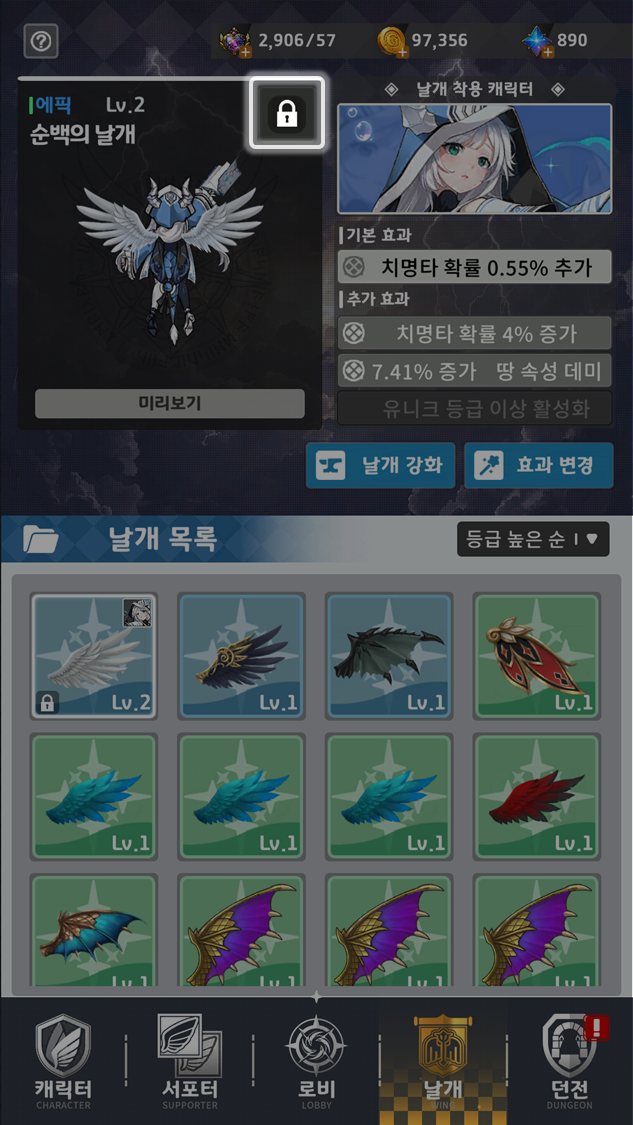633x1125 pixels.
Task: Open the 등급 높은 순 sort dropdown
Action: click(532, 539)
